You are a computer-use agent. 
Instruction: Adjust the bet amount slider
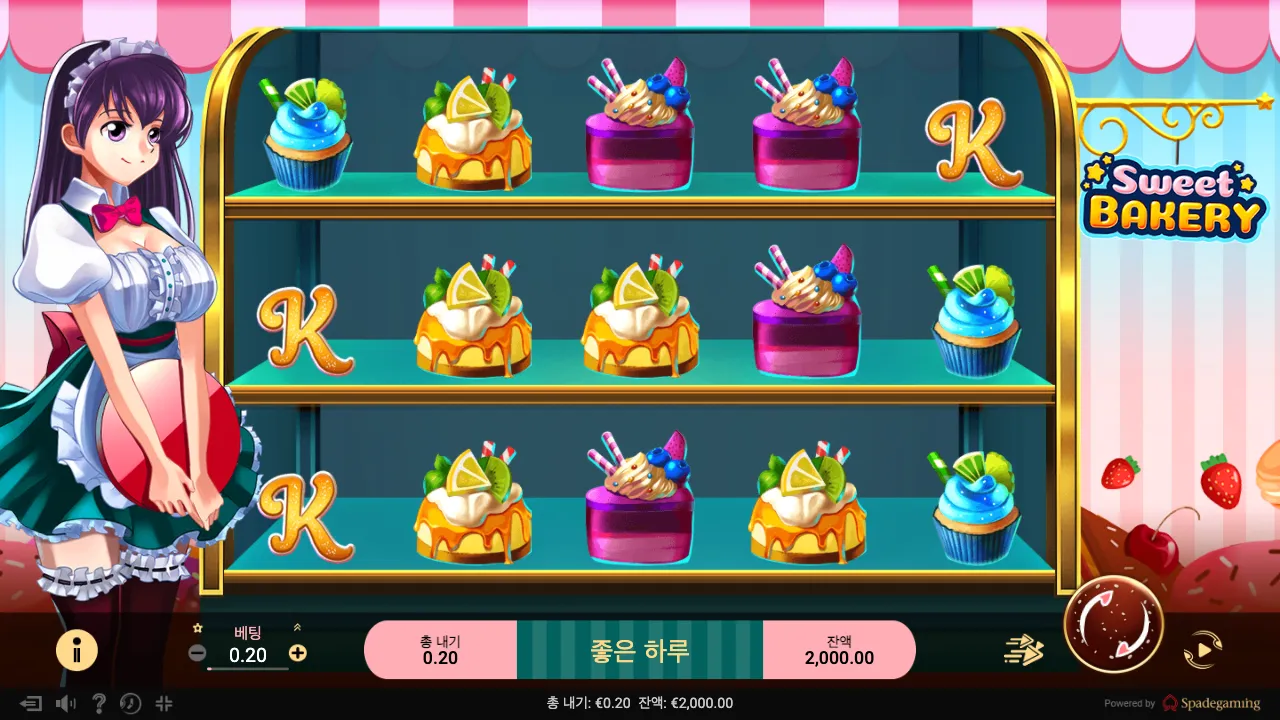(248, 669)
